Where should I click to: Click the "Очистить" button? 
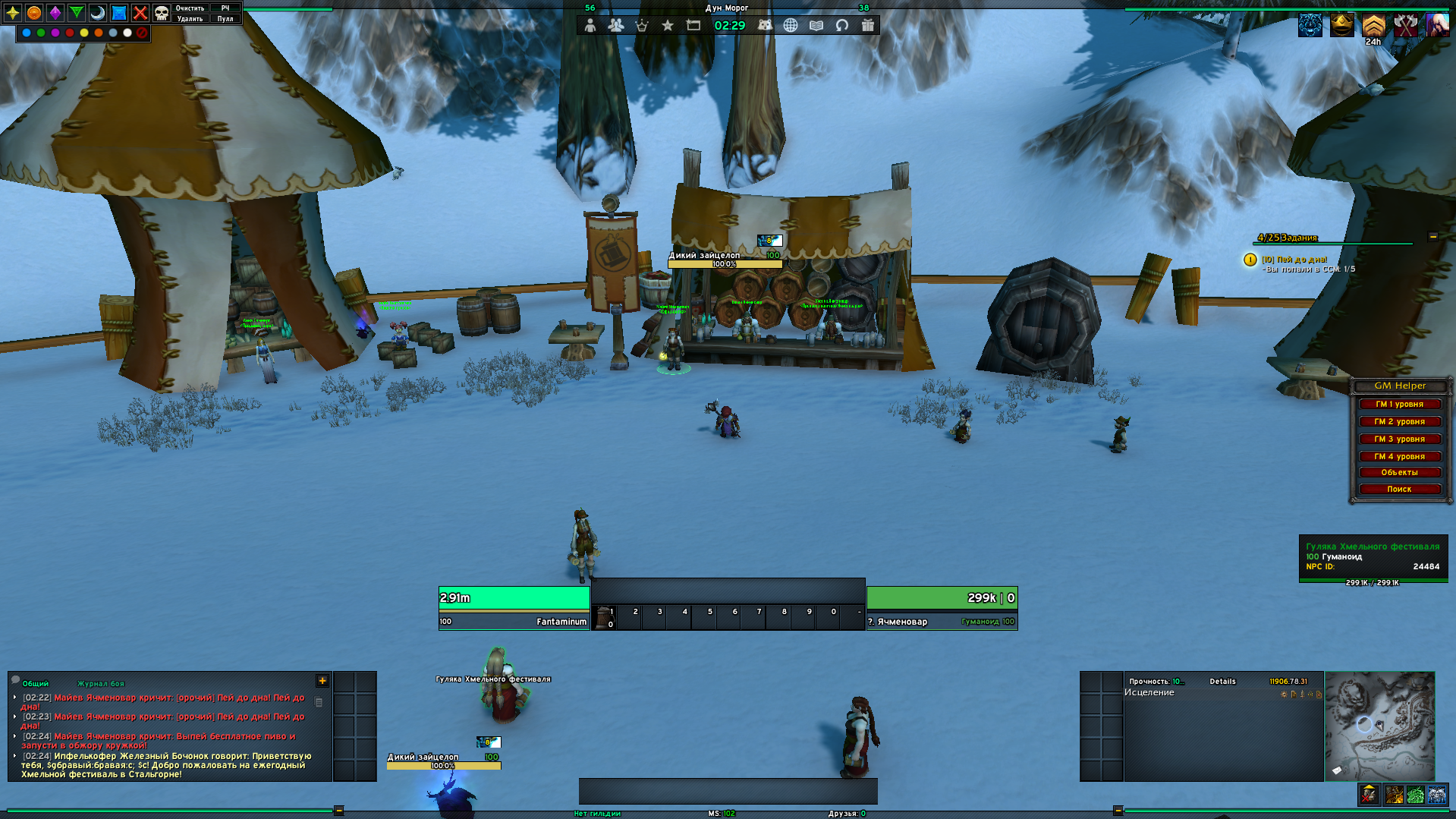pos(190,8)
